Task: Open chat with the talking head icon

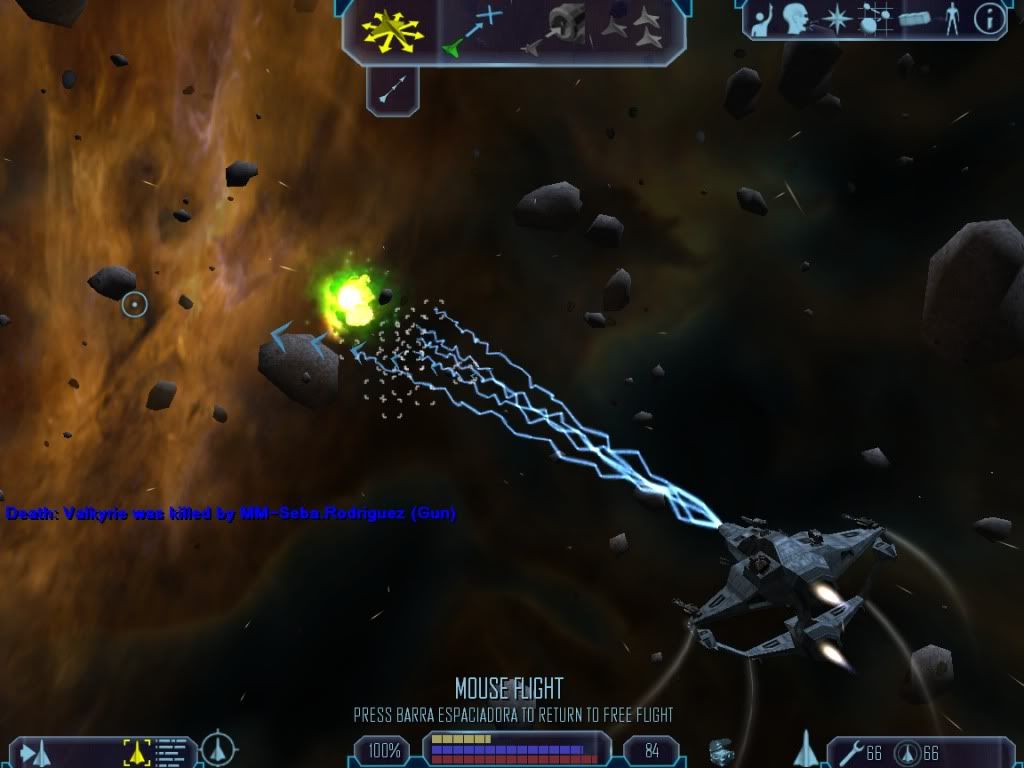Action: tap(795, 18)
